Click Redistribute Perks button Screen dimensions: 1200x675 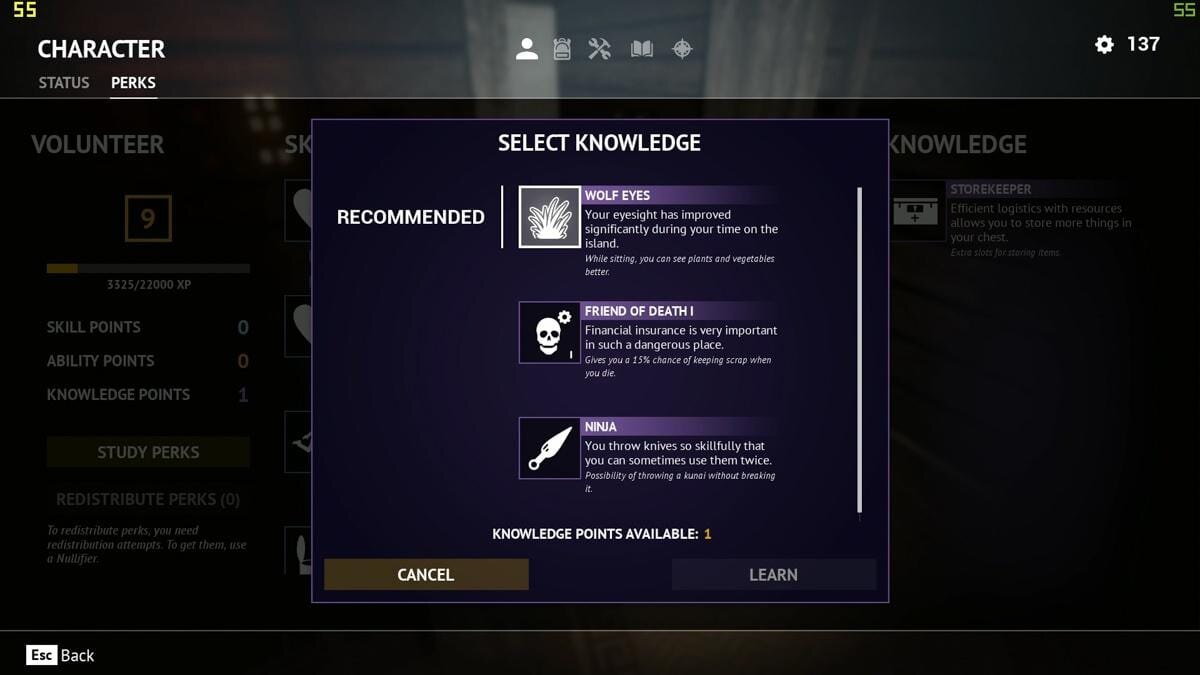[x=148, y=499]
